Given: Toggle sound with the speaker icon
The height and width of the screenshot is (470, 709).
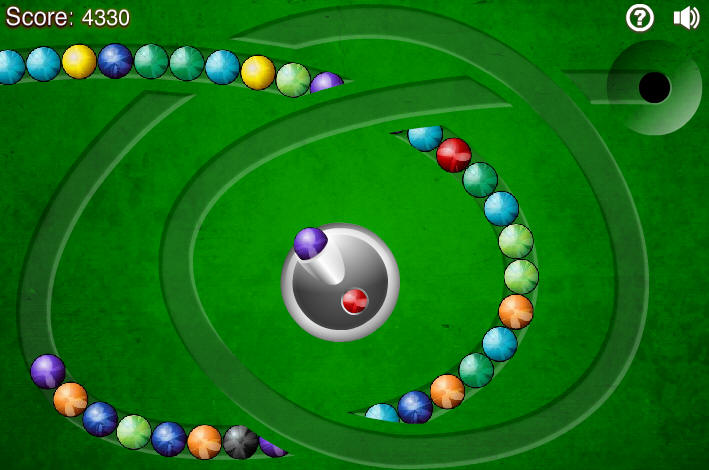Looking at the screenshot, I should [x=686, y=17].
